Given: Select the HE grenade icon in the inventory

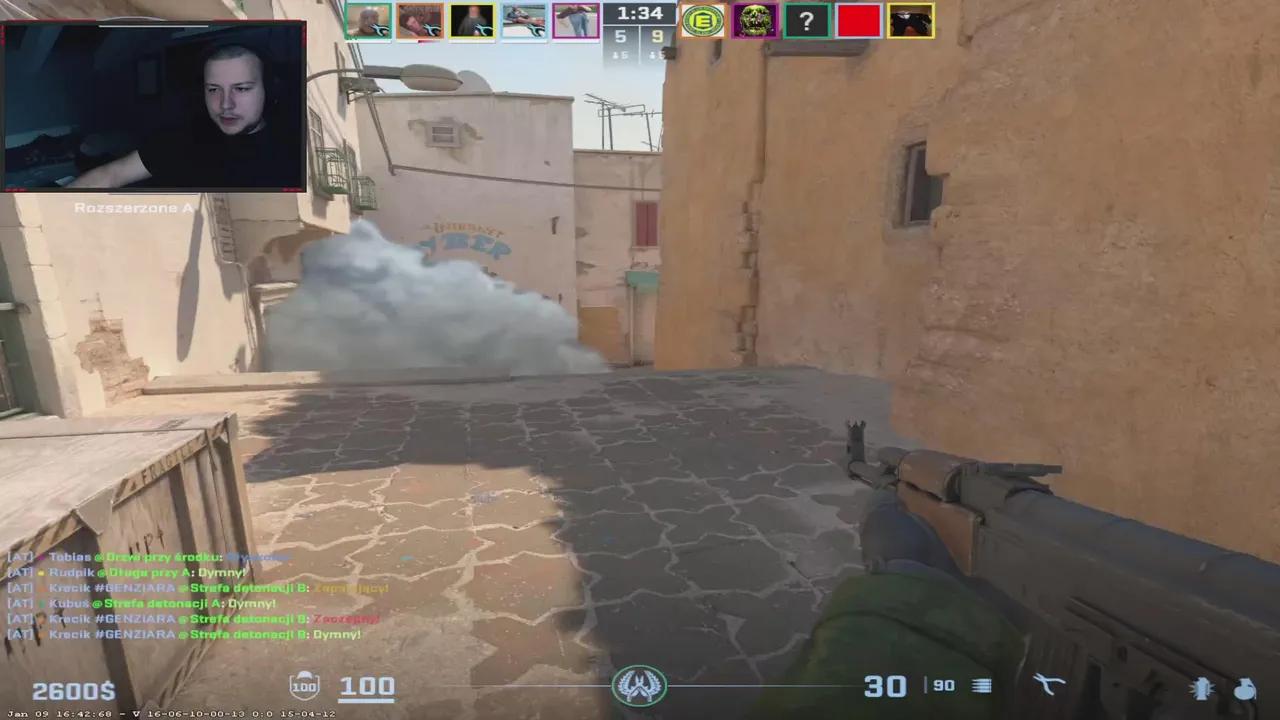Looking at the screenshot, I should (x=1246, y=688).
